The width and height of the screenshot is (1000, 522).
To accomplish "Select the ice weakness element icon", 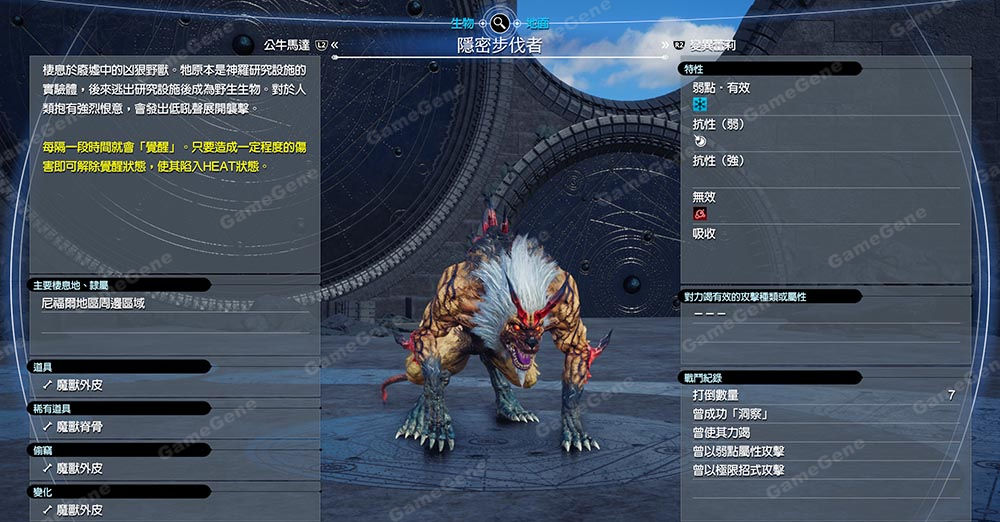I will coord(700,104).
